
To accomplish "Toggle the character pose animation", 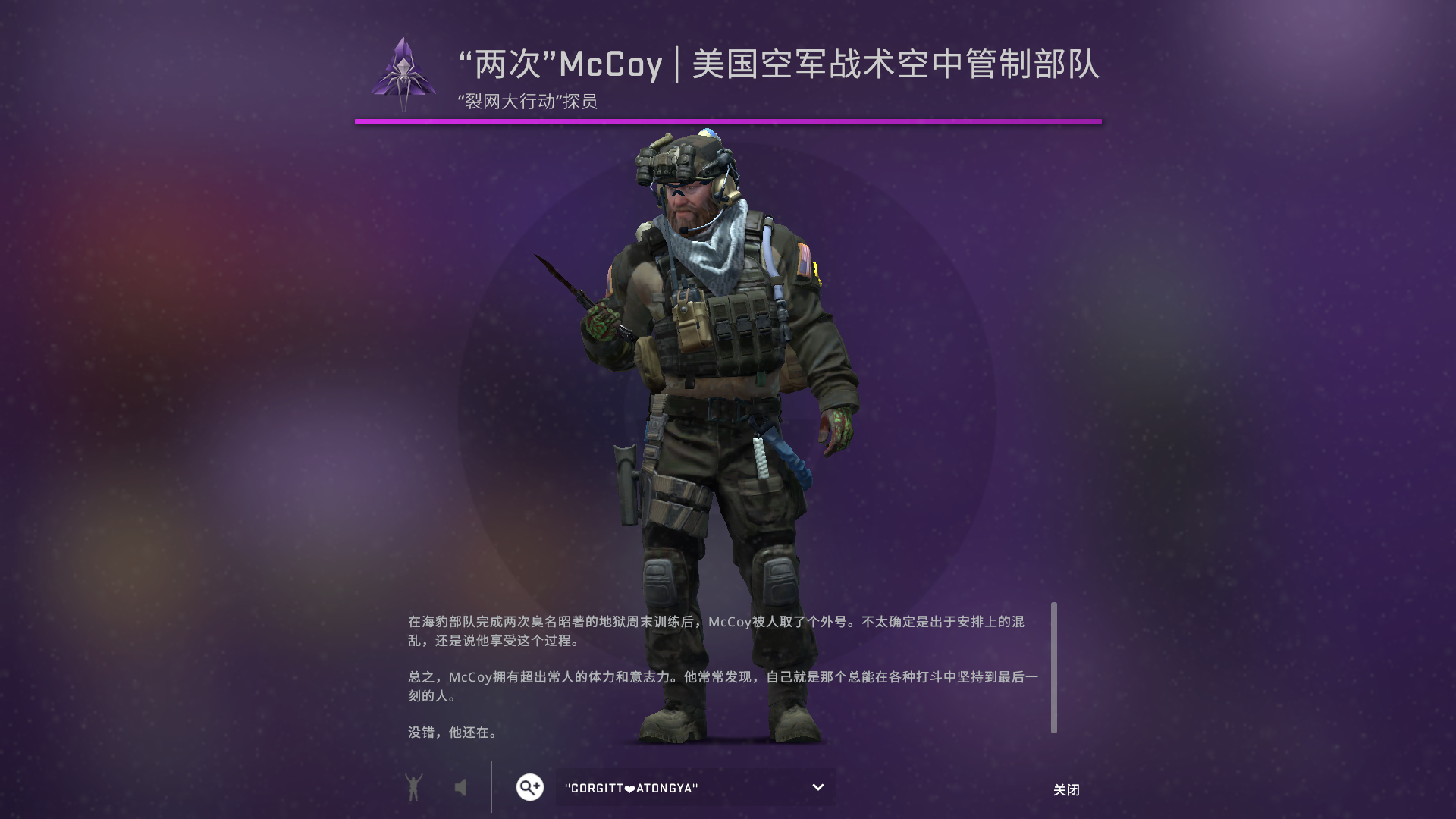I will pos(413,787).
